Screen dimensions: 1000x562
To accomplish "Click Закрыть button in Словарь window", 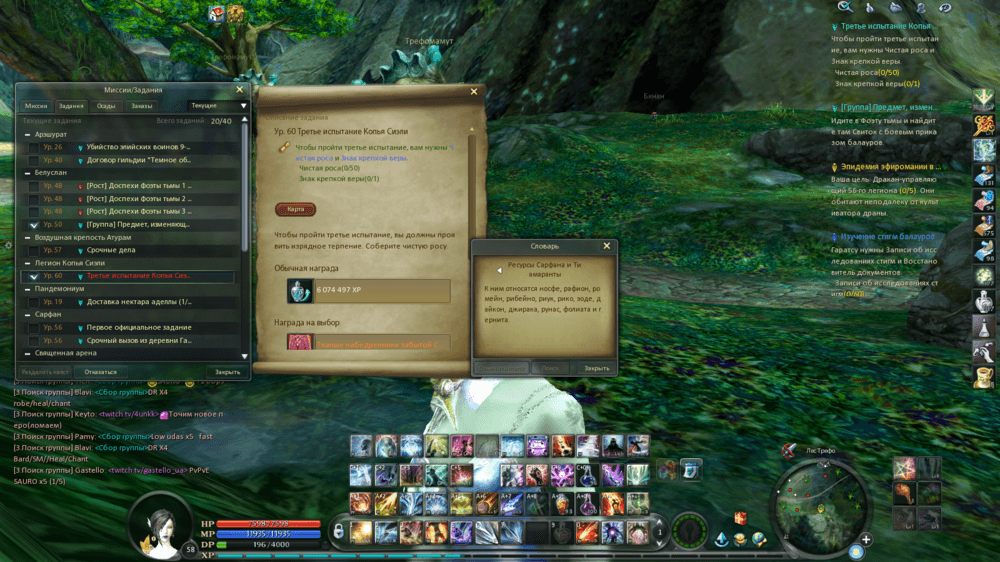I will point(597,368).
